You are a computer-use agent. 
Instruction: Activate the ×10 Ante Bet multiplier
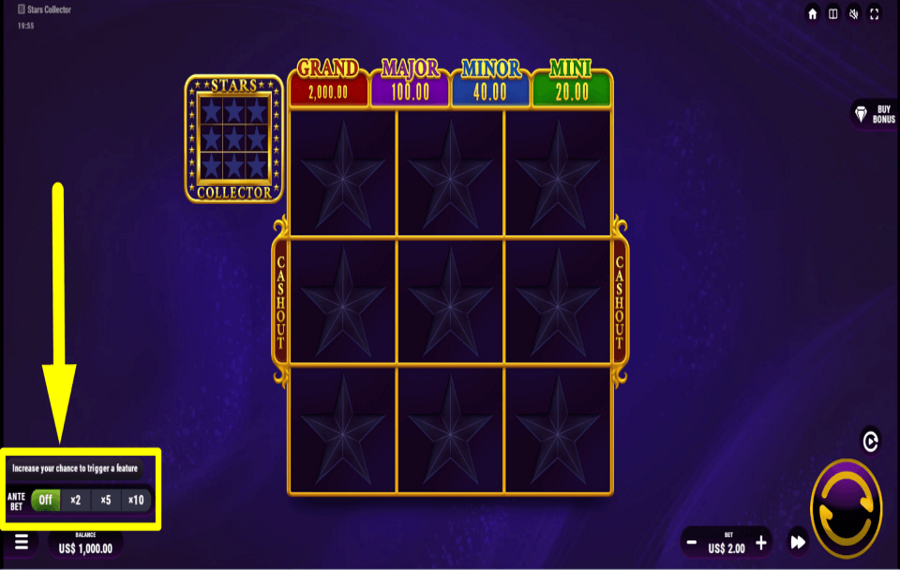pyautogui.click(x=136, y=500)
